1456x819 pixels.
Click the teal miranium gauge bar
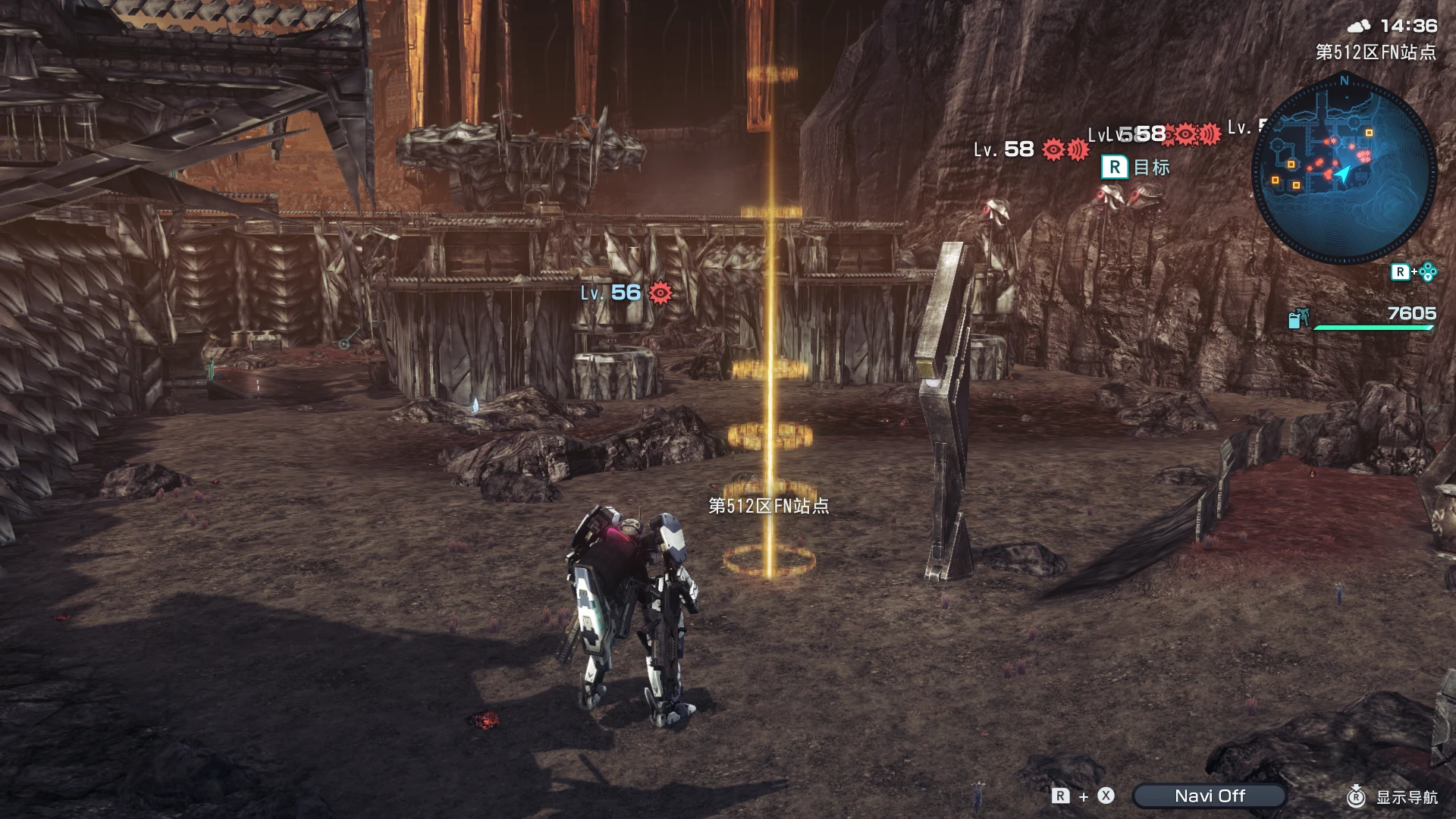(1373, 327)
